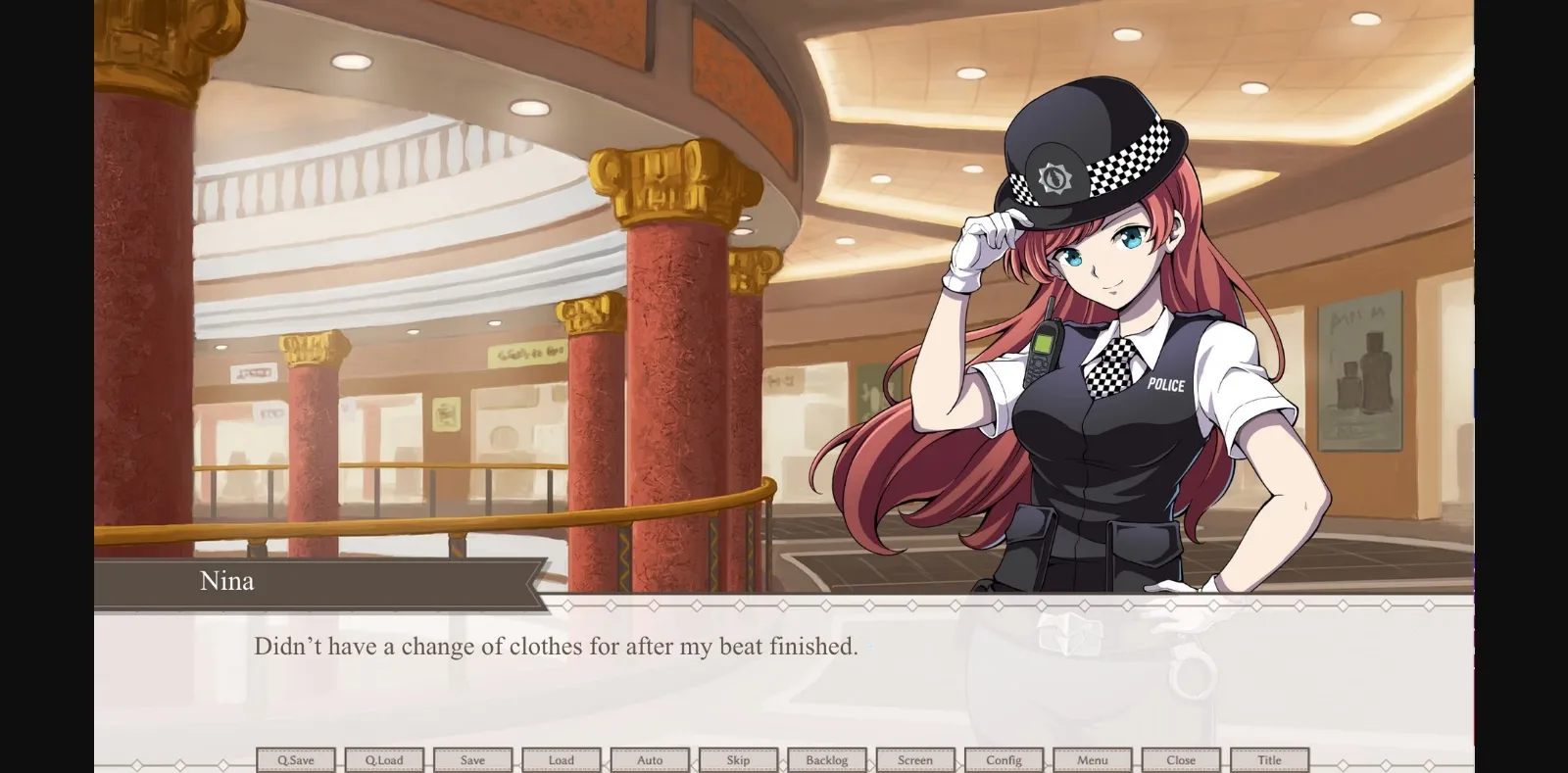Image resolution: width=1568 pixels, height=773 pixels.
Task: Open the game Menu
Action: 1093,759
